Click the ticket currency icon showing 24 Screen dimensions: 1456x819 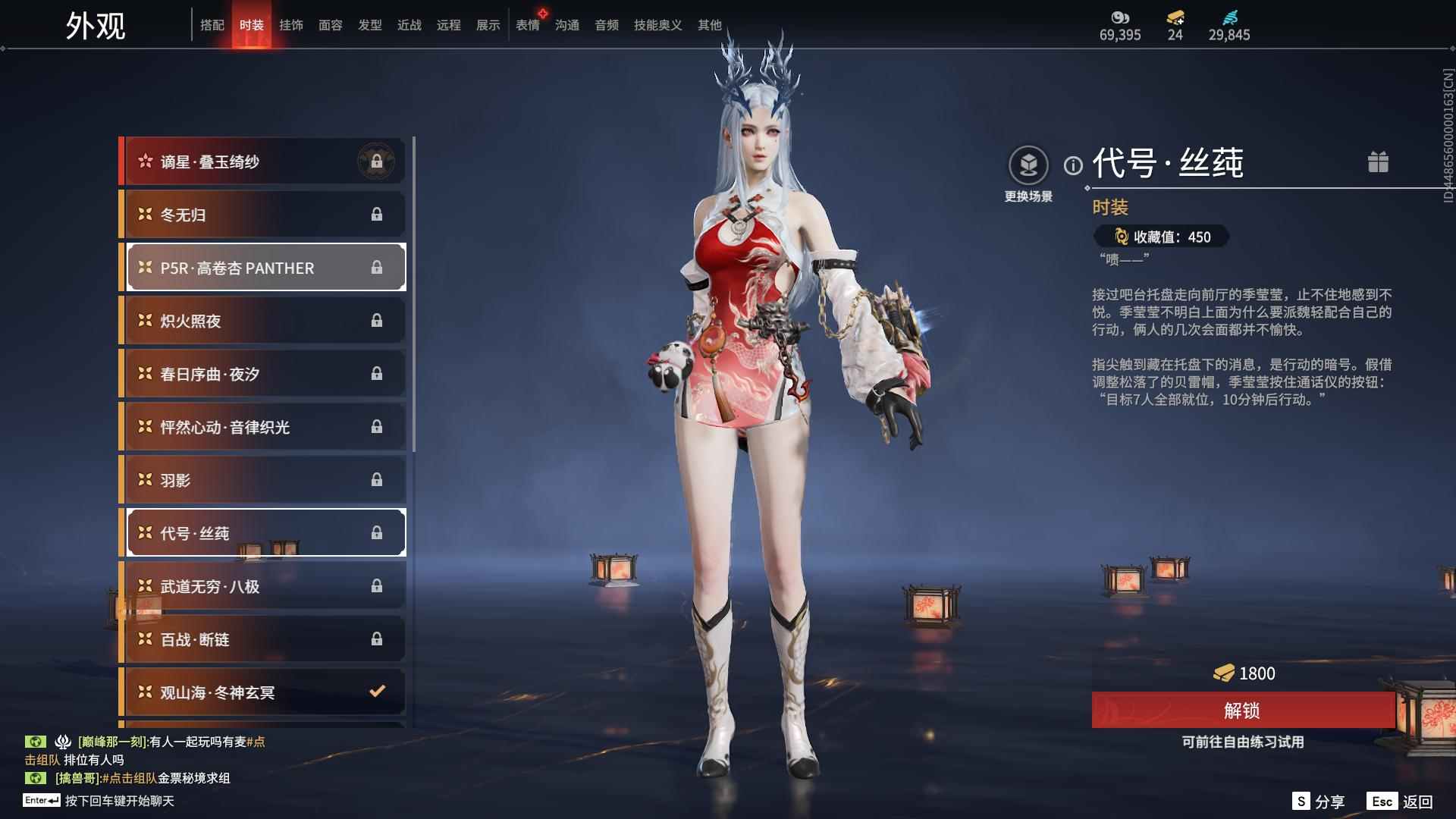[1173, 17]
